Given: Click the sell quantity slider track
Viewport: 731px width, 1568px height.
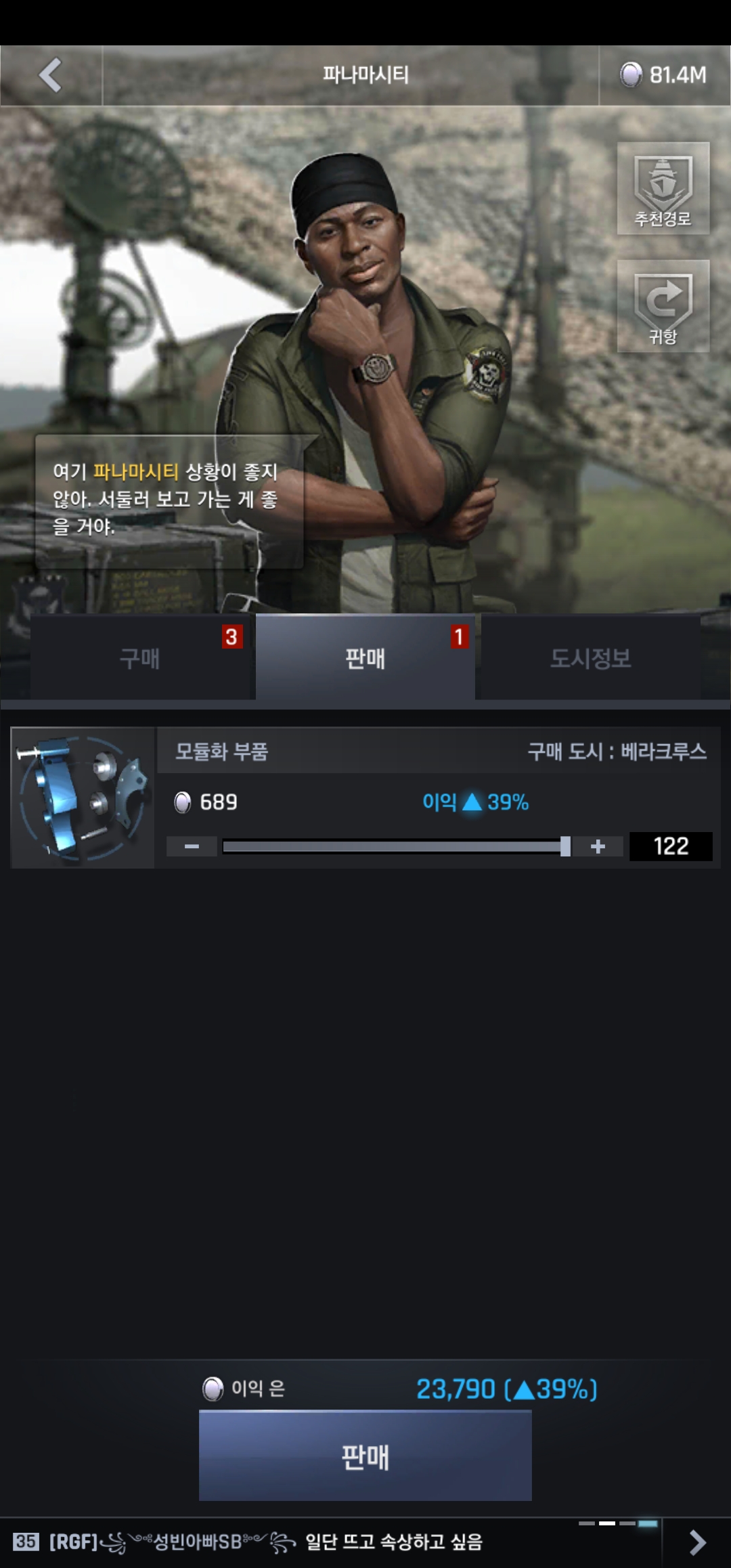Looking at the screenshot, I should point(393,846).
